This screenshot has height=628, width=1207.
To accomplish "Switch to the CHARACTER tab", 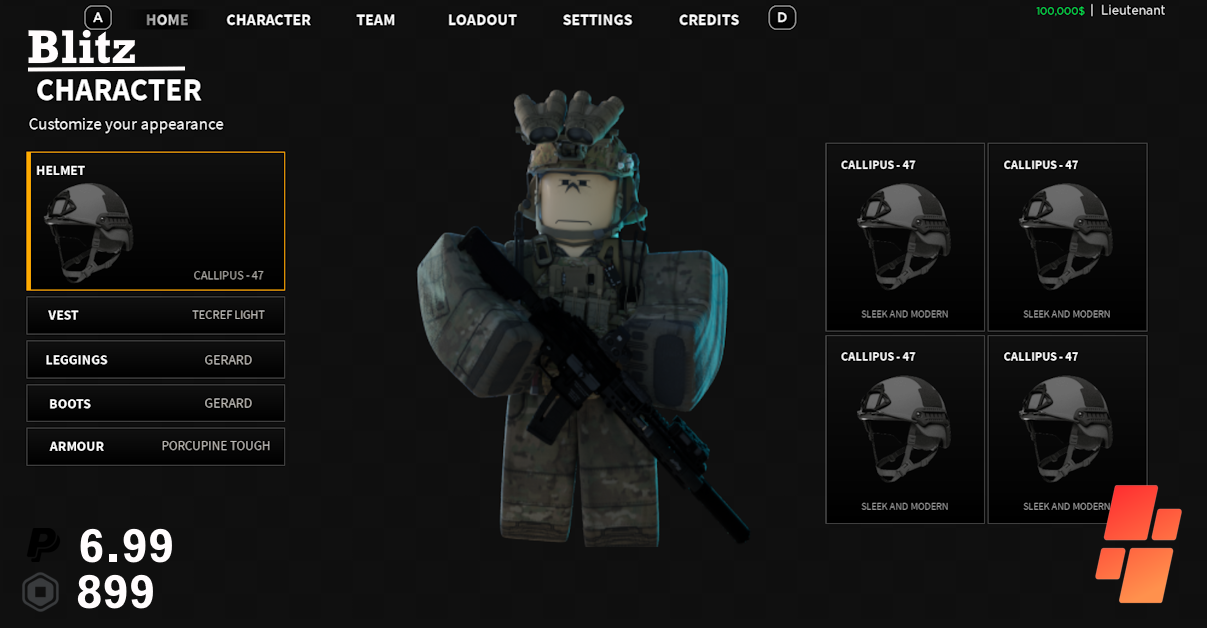I will click(x=268, y=20).
